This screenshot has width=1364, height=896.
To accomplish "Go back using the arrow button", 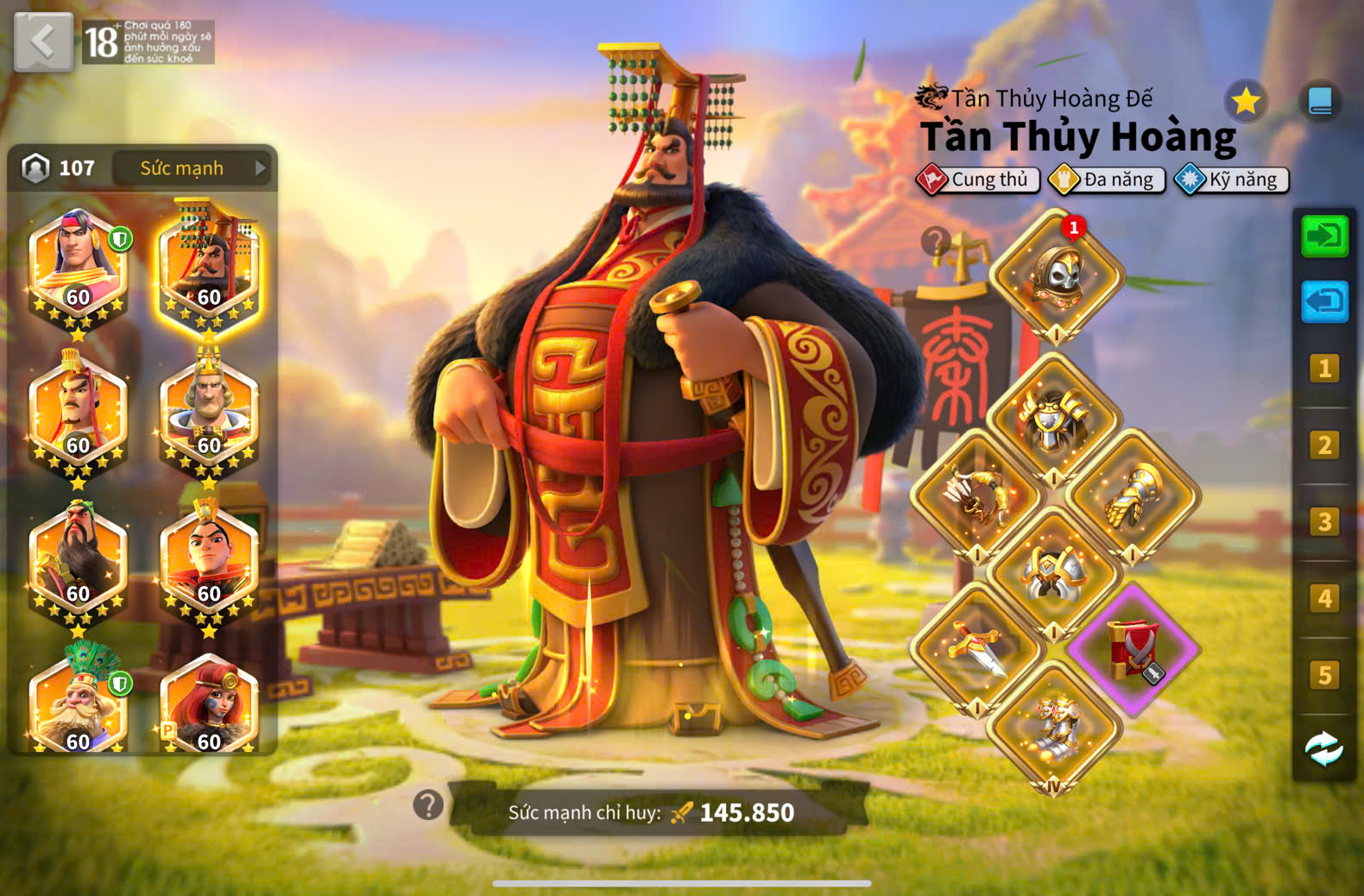I will coord(43,41).
